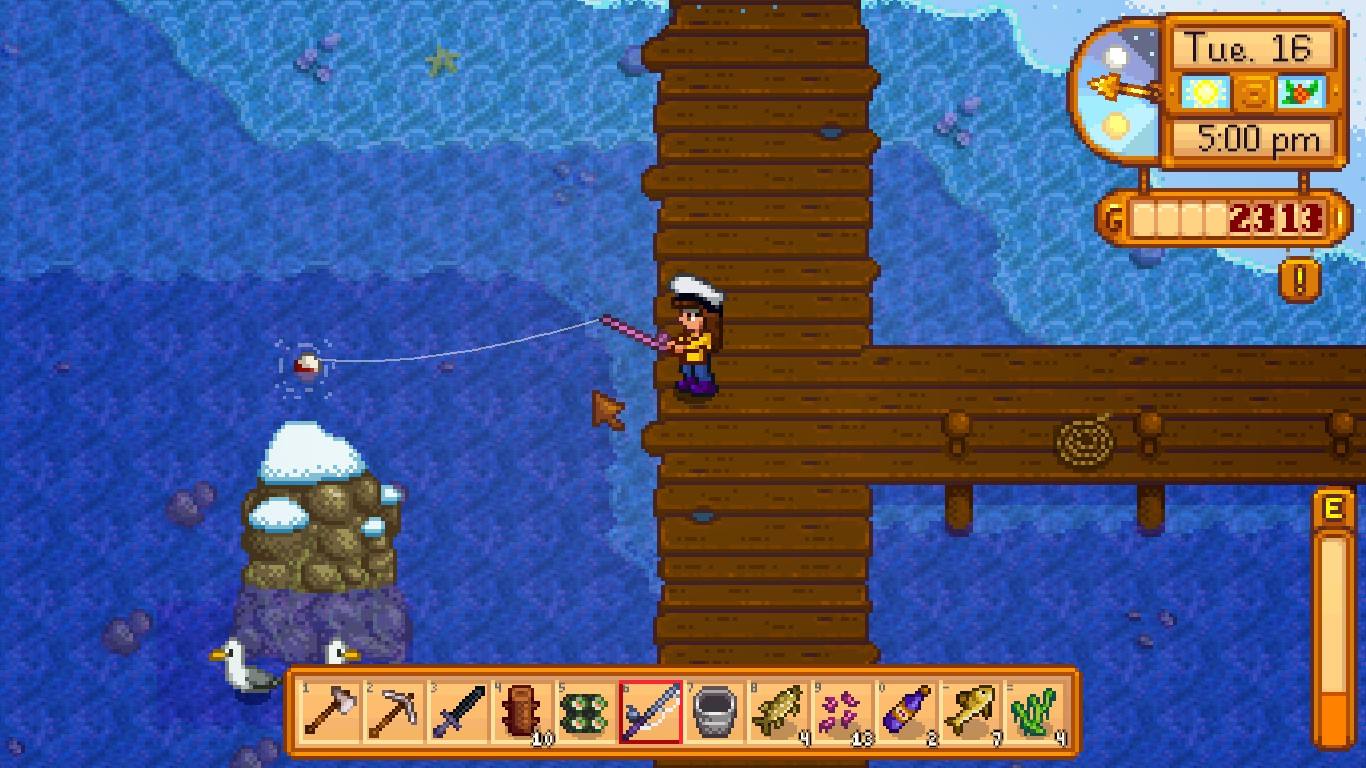
Task: Click the highlighted fishing rod slot
Action: 650,712
